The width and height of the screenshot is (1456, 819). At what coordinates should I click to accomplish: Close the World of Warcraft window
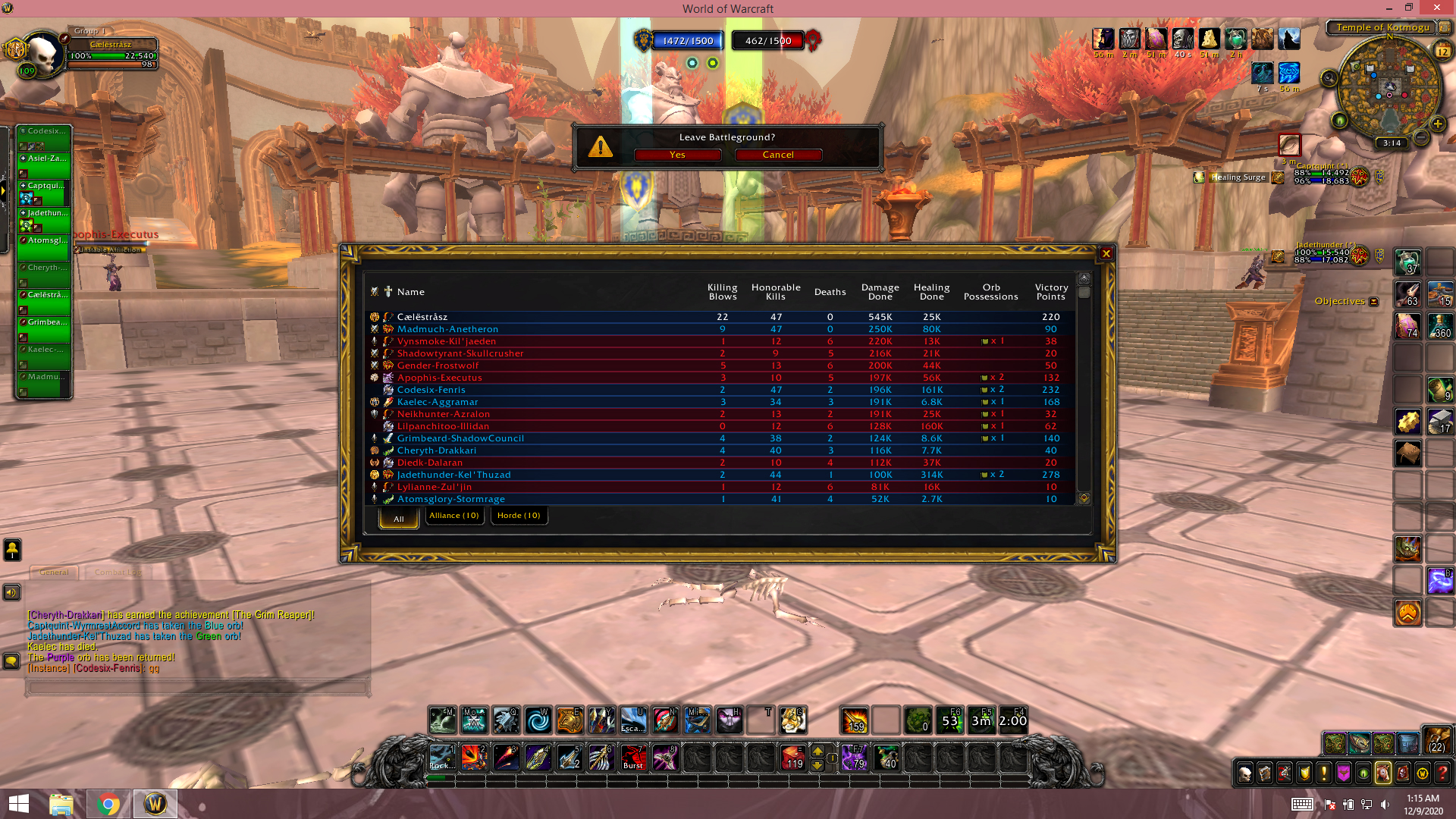[1436, 8]
